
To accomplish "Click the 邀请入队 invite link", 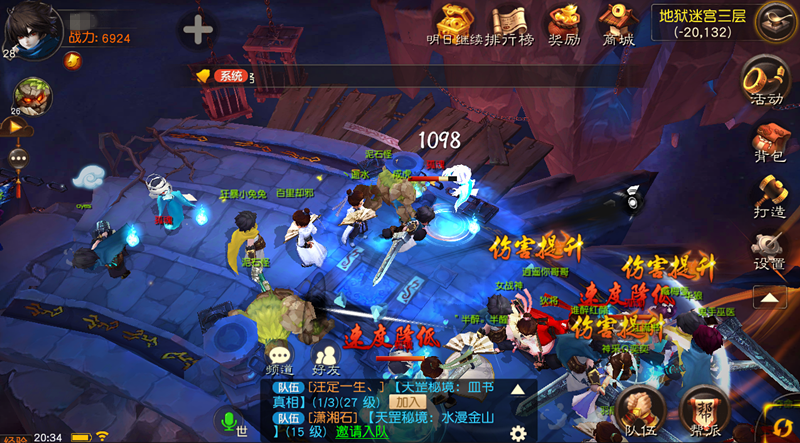I will tap(362, 432).
